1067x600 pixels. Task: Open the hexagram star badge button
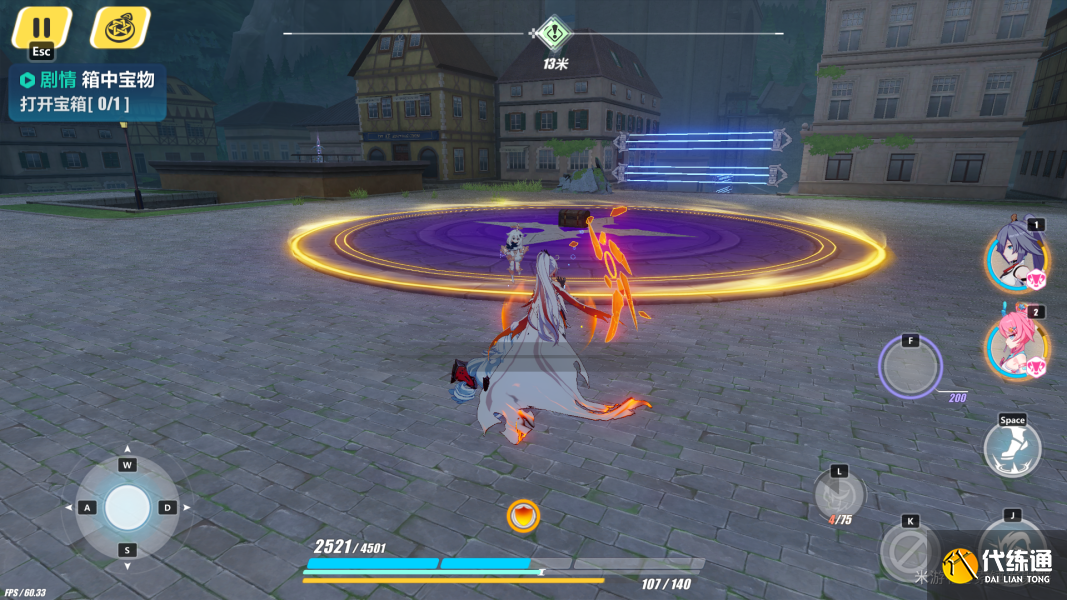[120, 27]
